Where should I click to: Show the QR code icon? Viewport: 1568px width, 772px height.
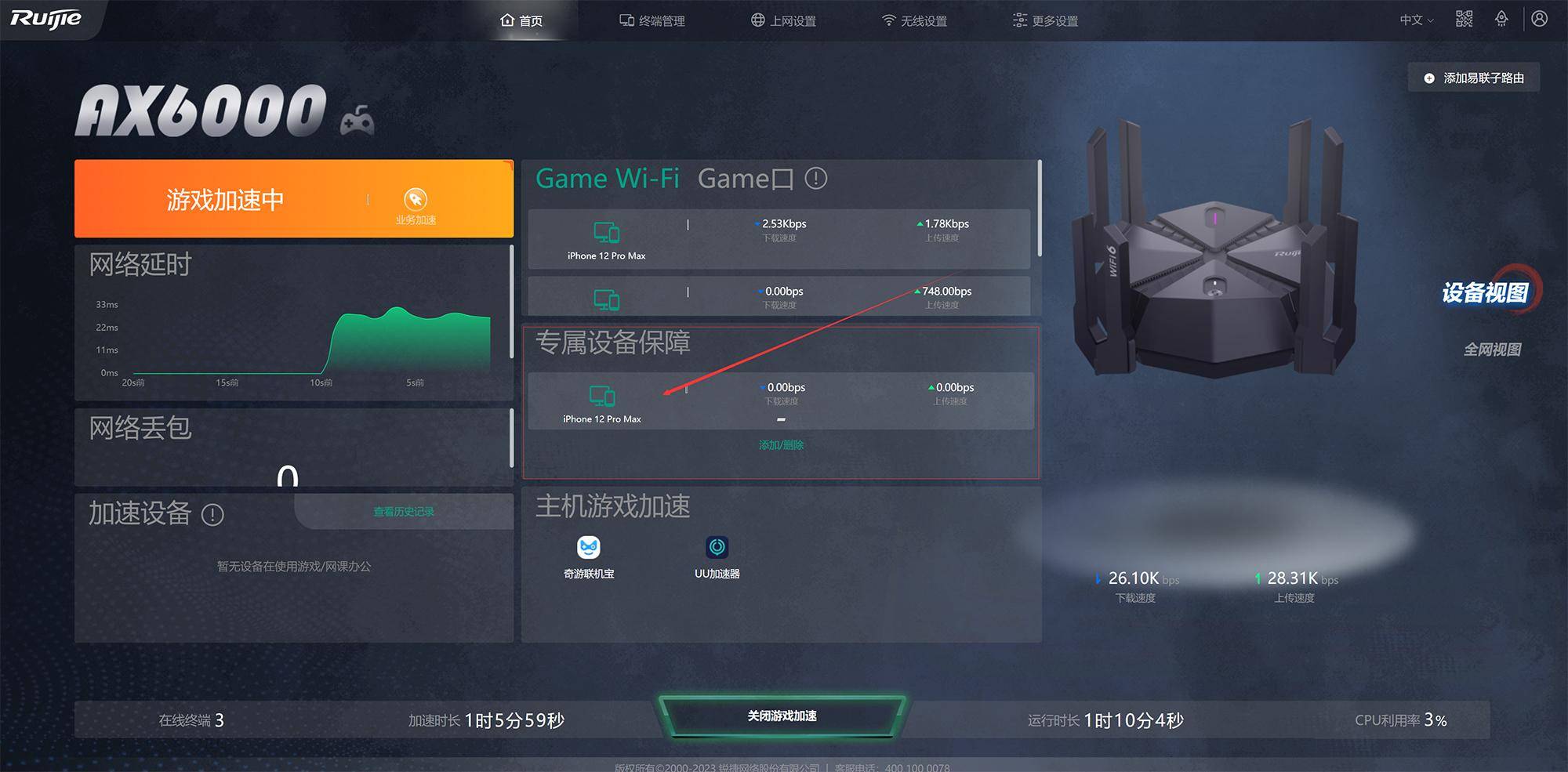point(1464,19)
